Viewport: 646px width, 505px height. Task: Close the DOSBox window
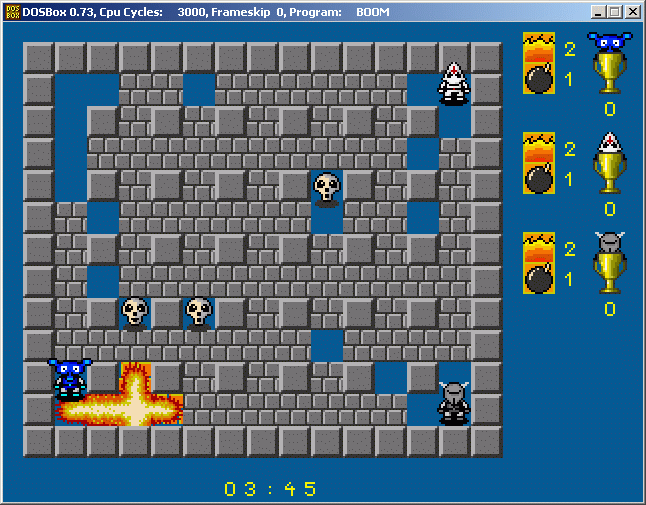pos(633,12)
